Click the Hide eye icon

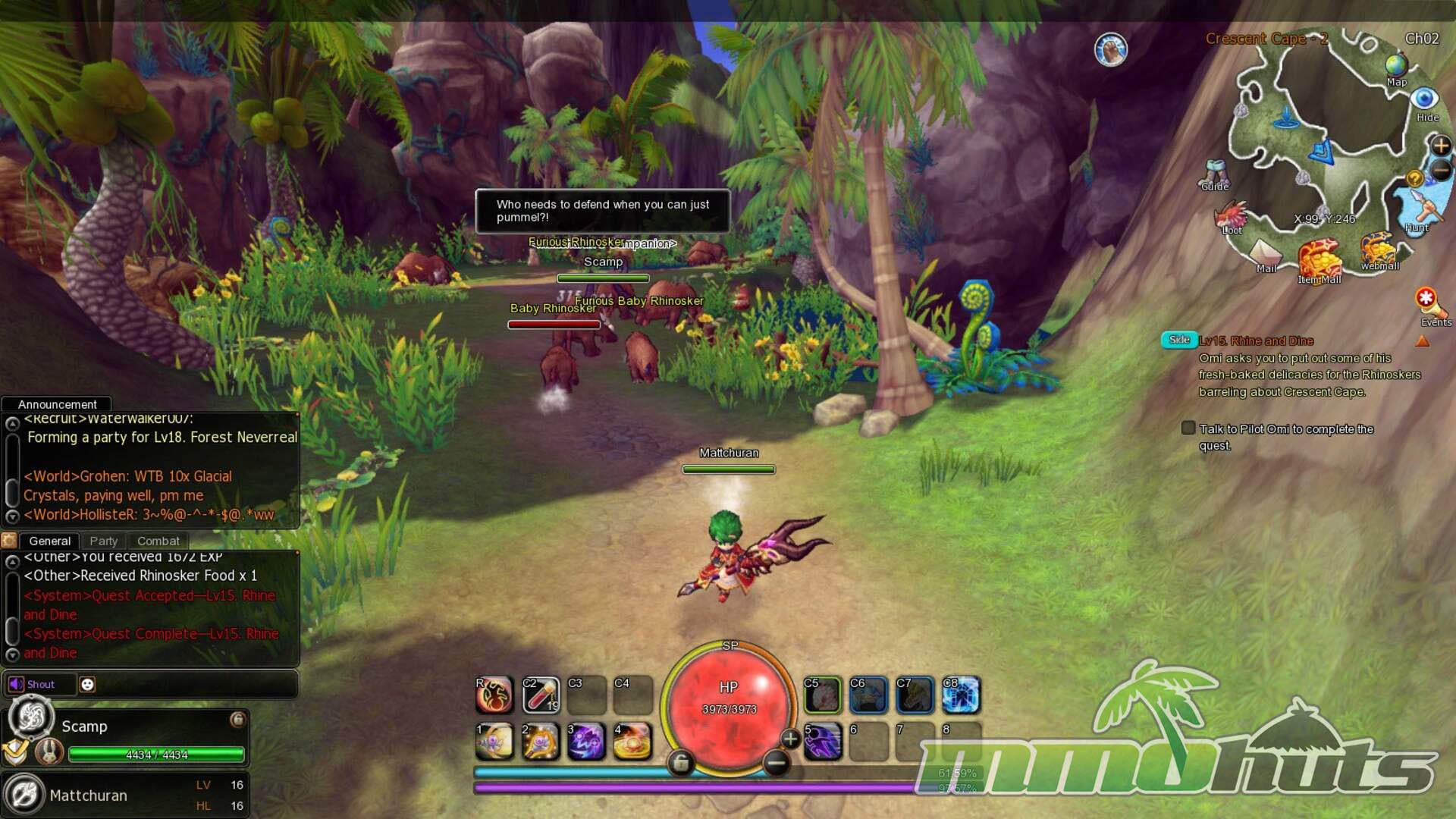[x=1425, y=99]
